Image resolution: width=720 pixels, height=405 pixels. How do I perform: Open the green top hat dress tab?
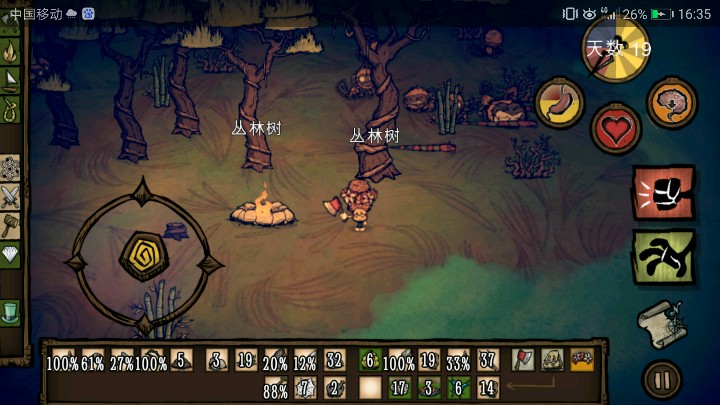[11, 313]
